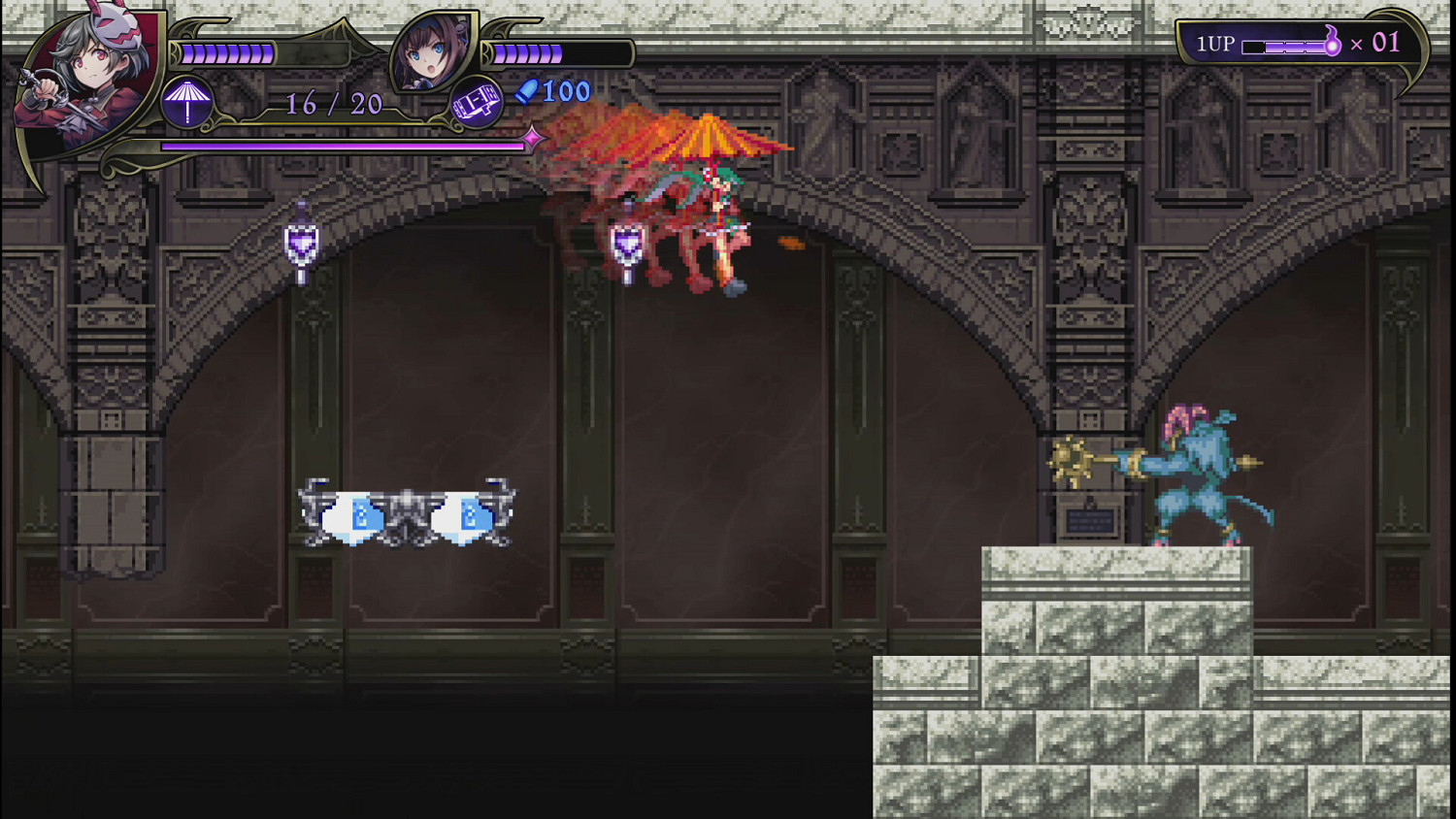Click the 1UP text label
1456x819 pixels.
[x=1217, y=43]
